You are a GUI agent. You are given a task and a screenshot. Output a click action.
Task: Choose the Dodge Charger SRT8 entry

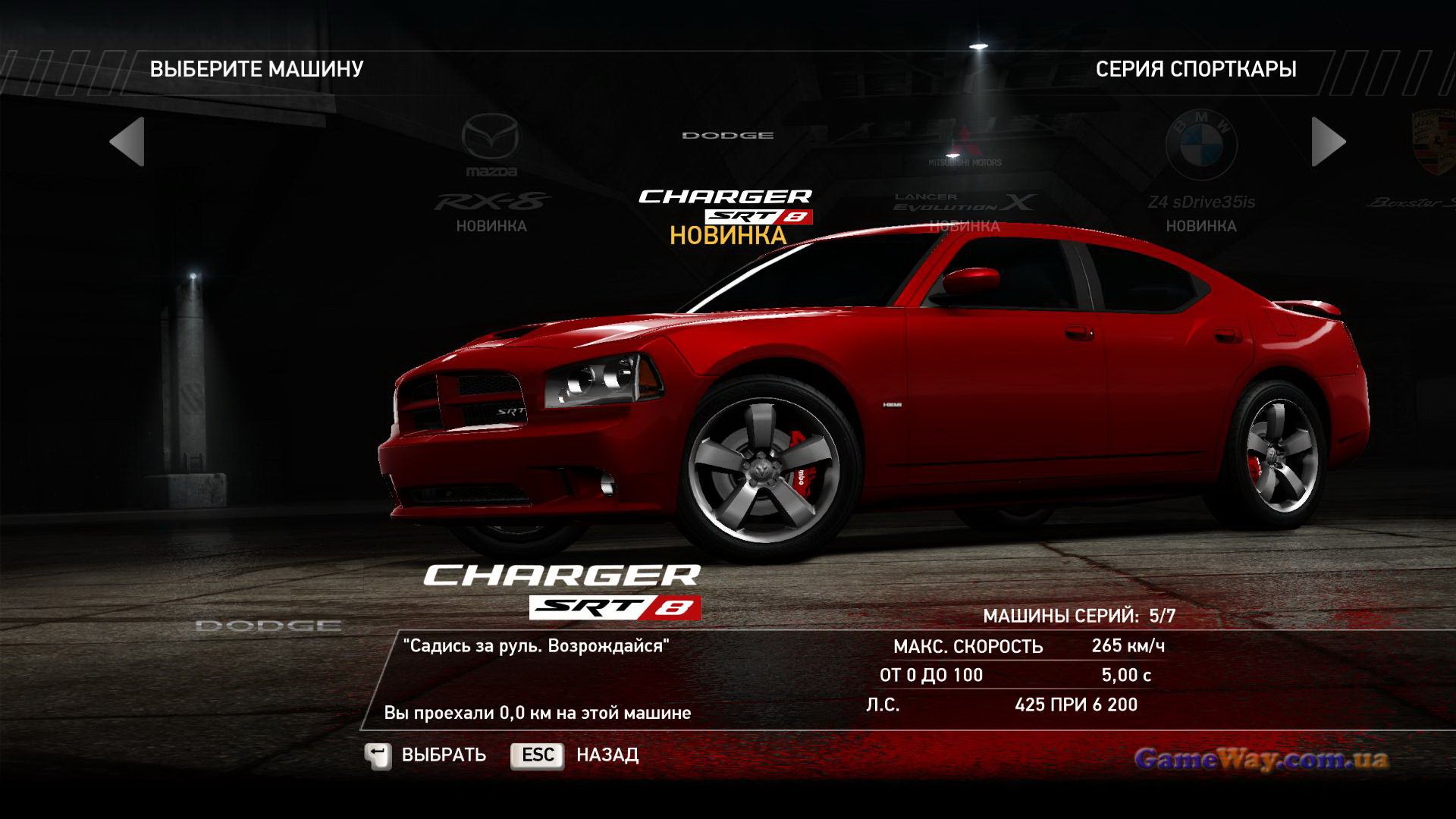click(726, 205)
